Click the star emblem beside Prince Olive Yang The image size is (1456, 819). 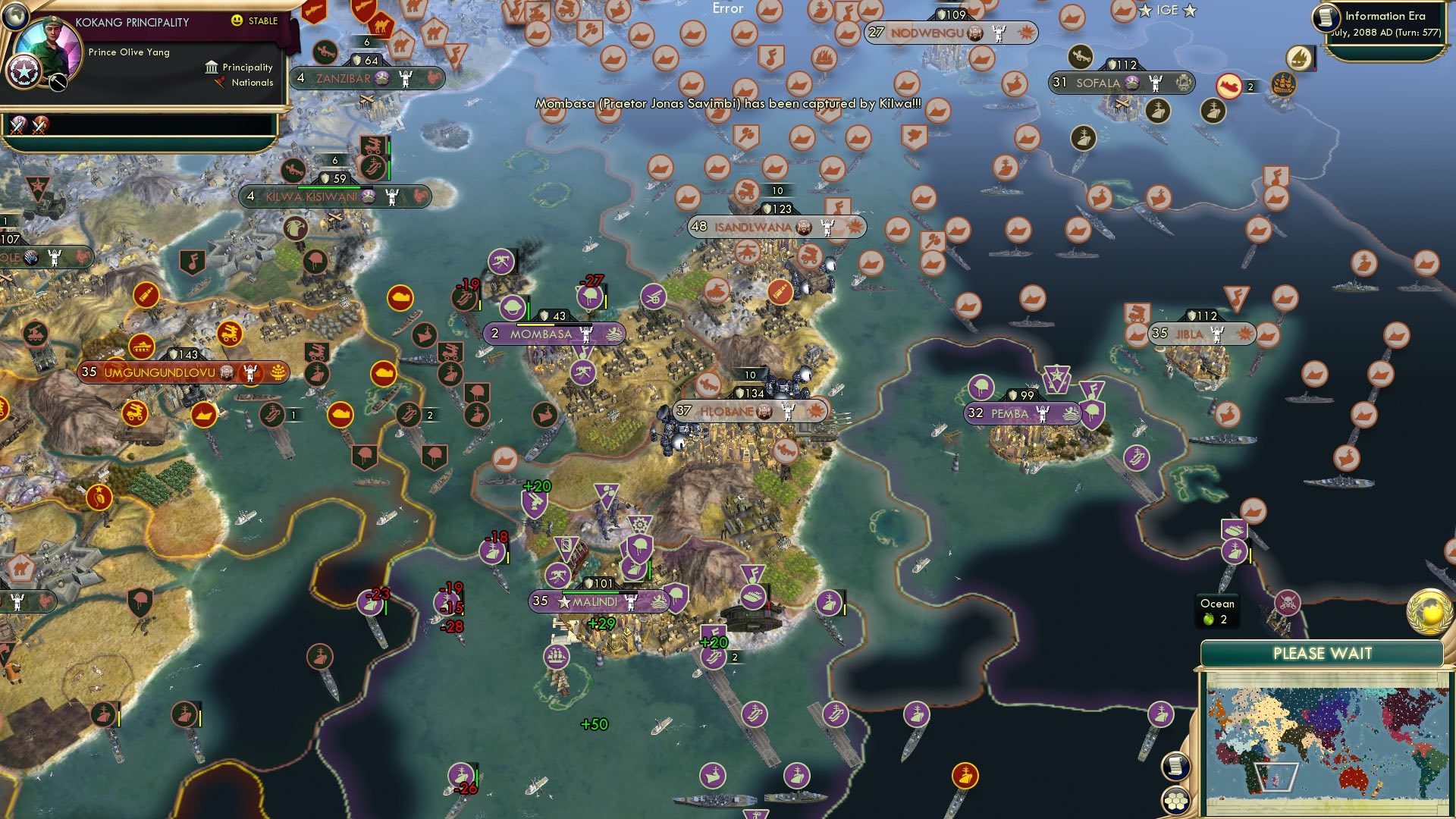(24, 72)
